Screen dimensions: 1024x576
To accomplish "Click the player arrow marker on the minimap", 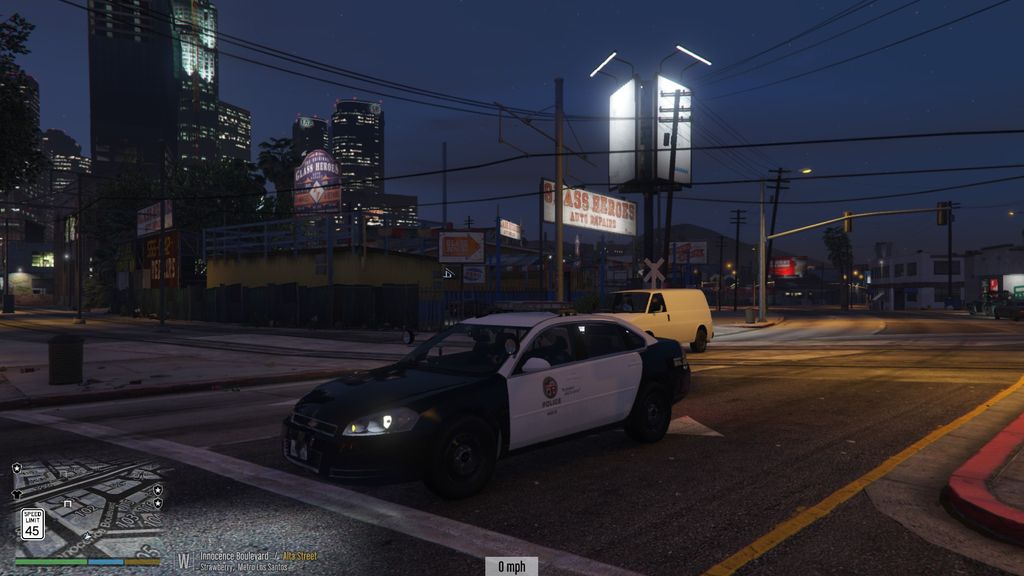I will coord(87,536).
